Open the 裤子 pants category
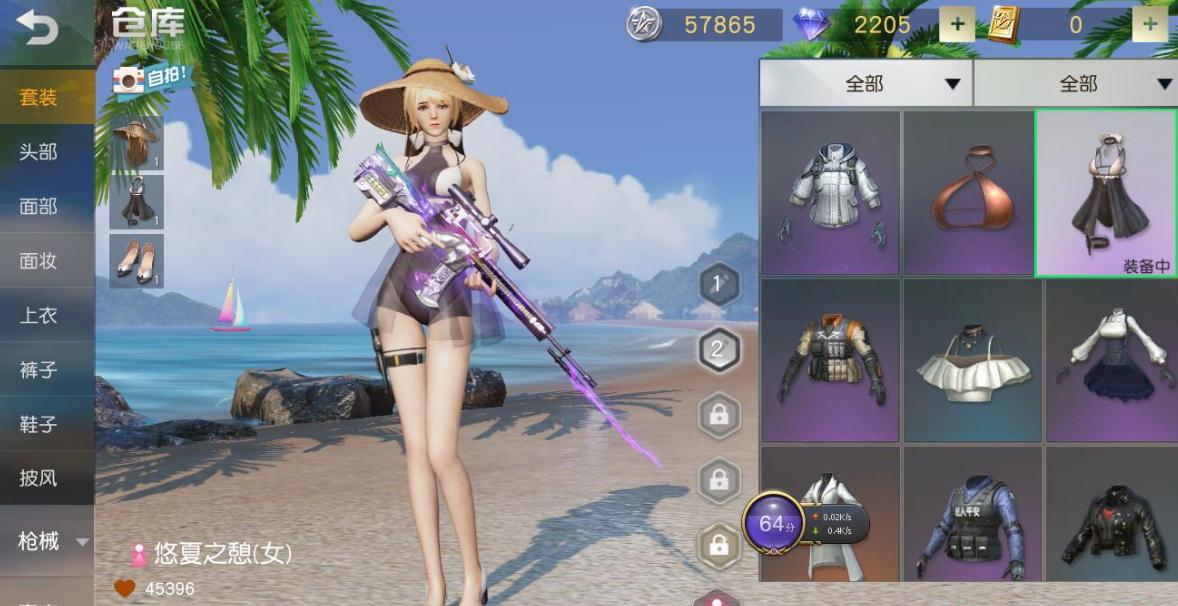 [39, 370]
